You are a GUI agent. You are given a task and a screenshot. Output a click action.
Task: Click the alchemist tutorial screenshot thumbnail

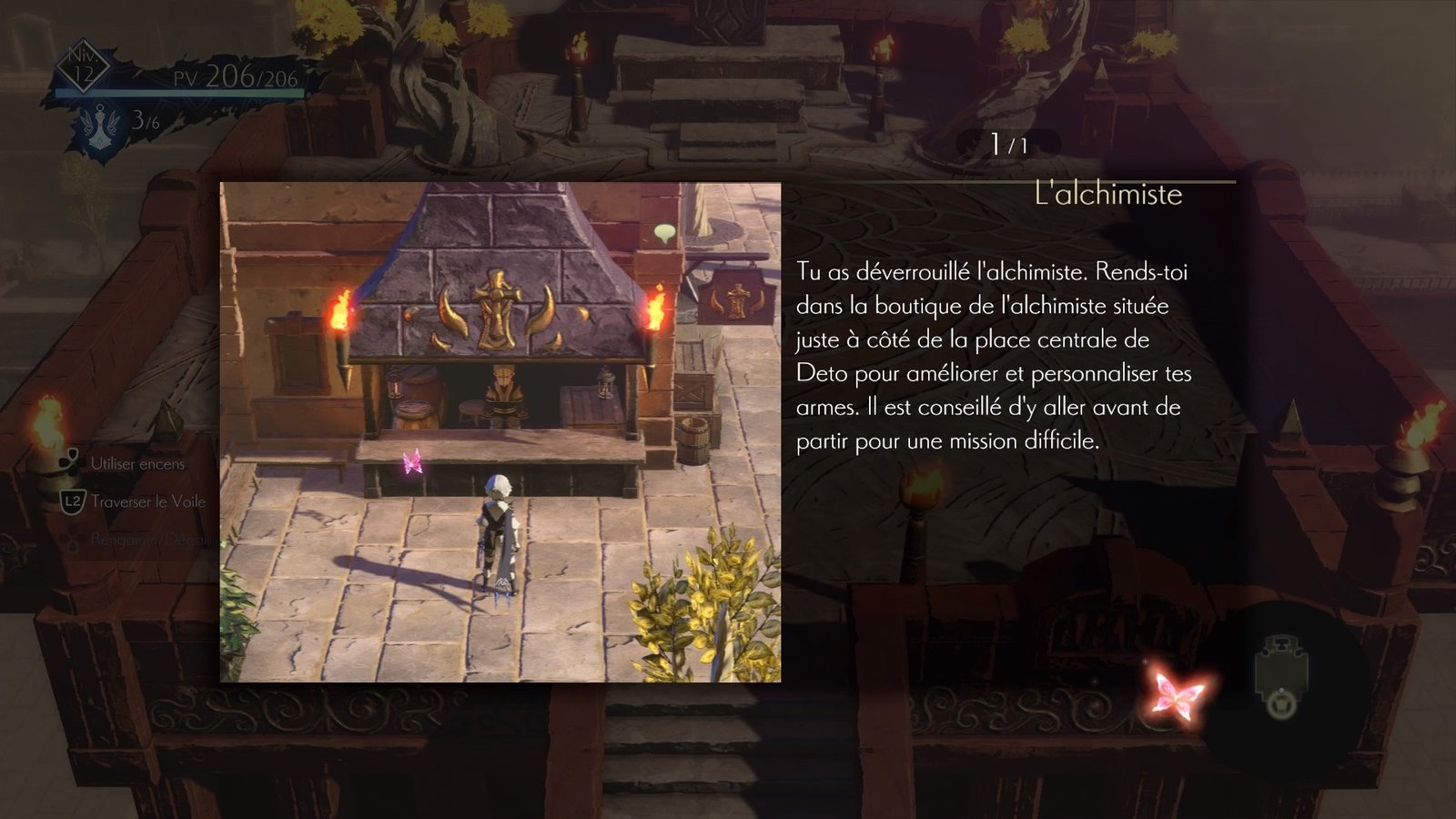tap(500, 431)
